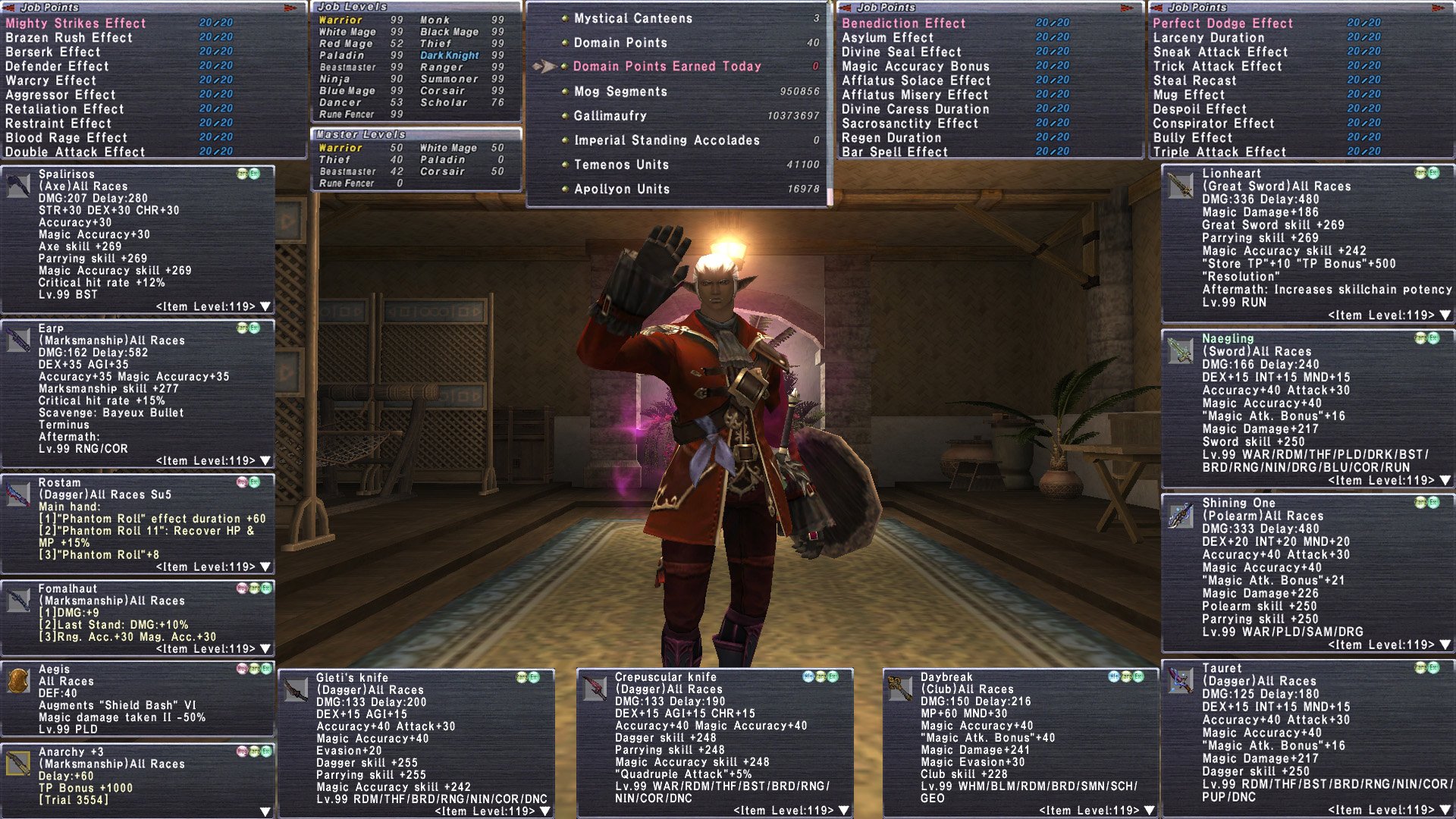This screenshot has height=819, width=1456.
Task: Select the Temenos Units entry
Action: (x=621, y=165)
